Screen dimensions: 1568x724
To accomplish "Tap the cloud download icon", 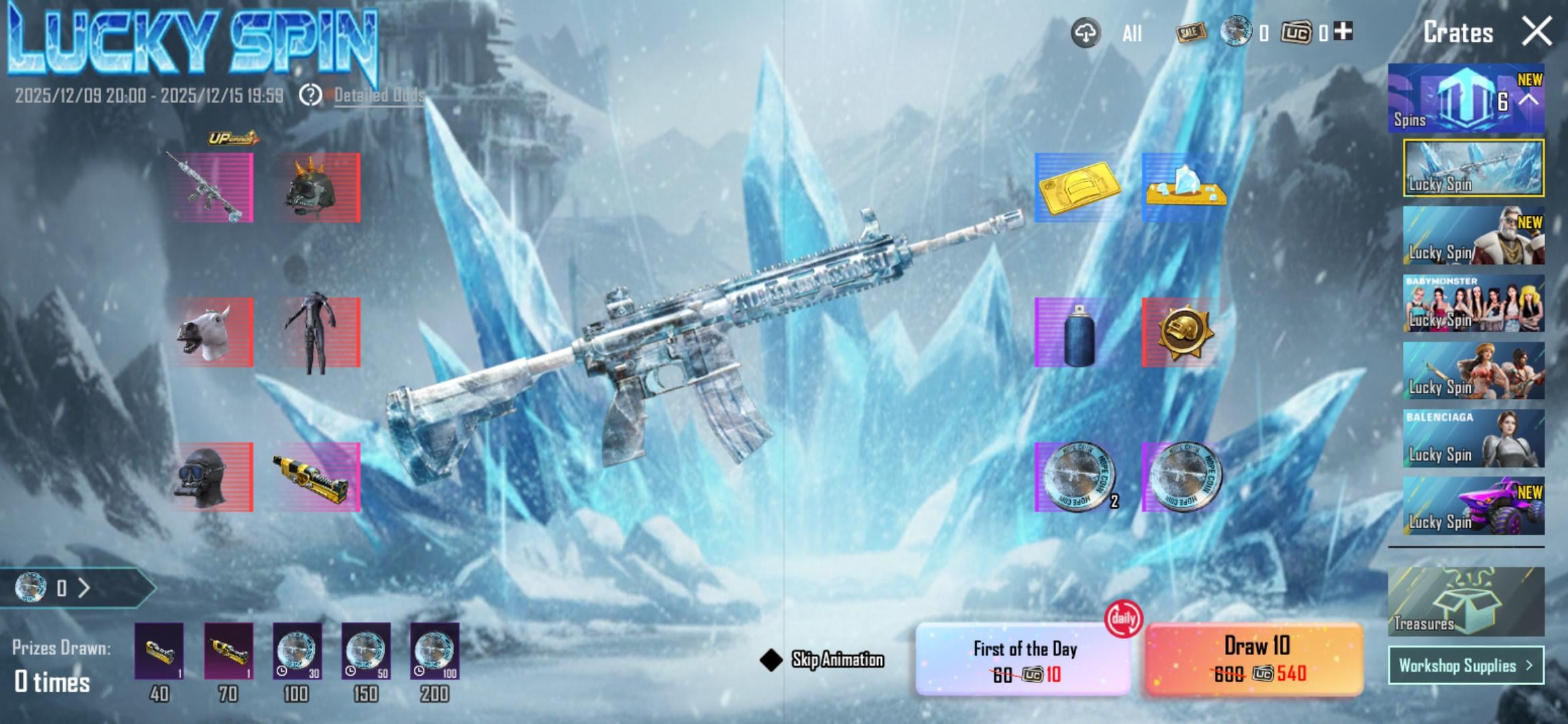I will coord(1086,32).
